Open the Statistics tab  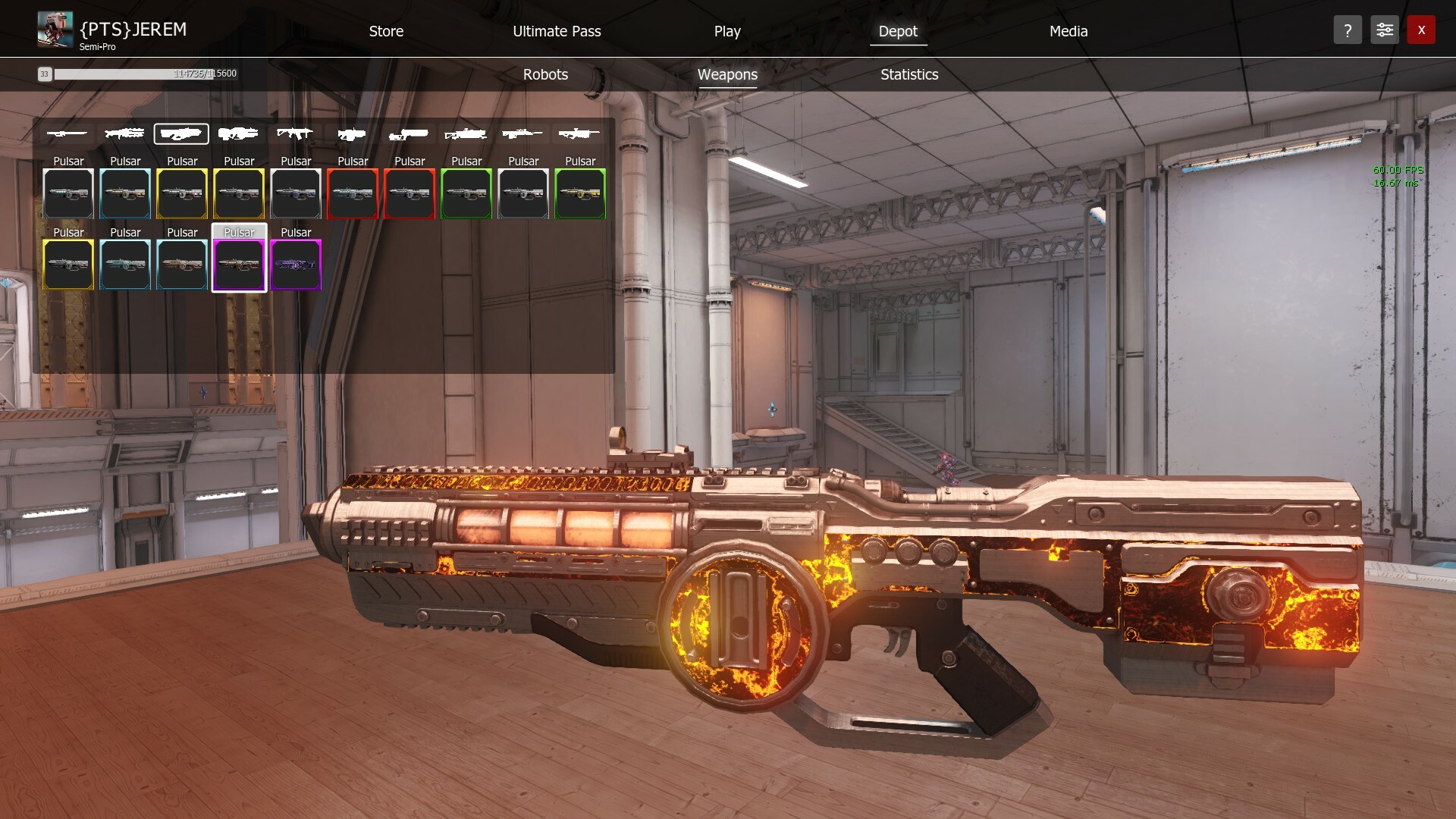tap(908, 74)
